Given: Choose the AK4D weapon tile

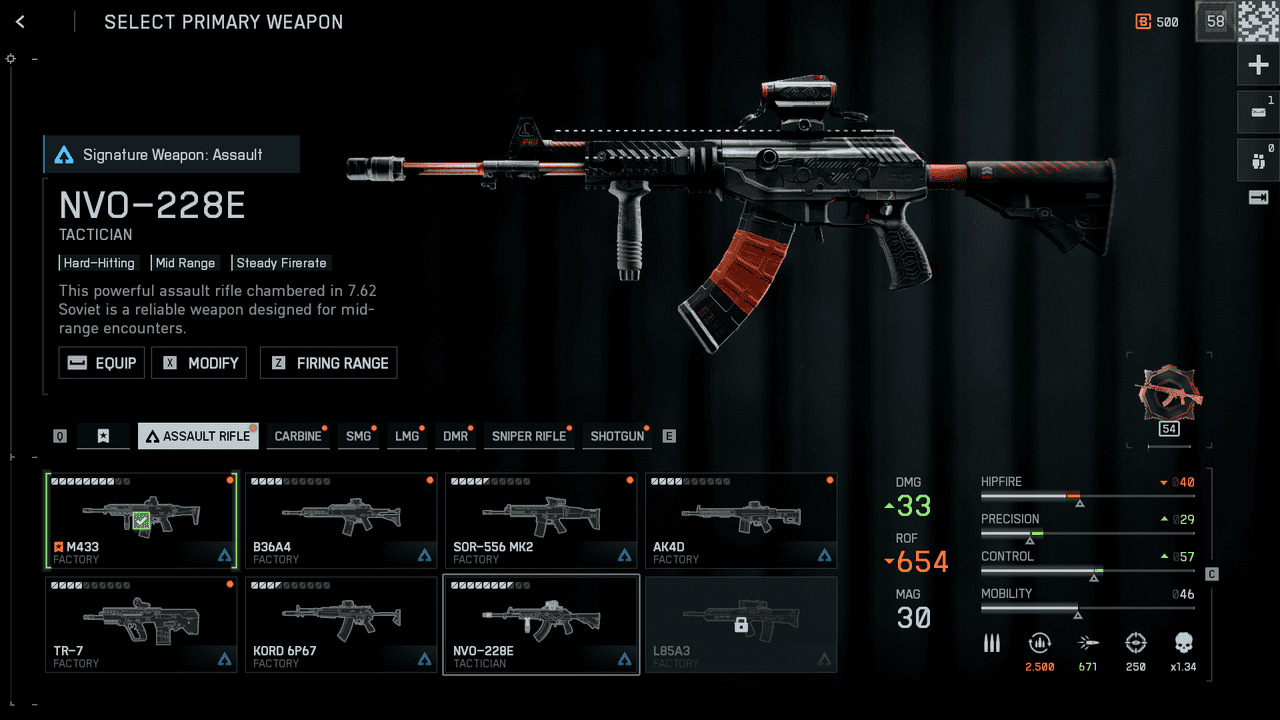Looking at the screenshot, I should click(741, 521).
